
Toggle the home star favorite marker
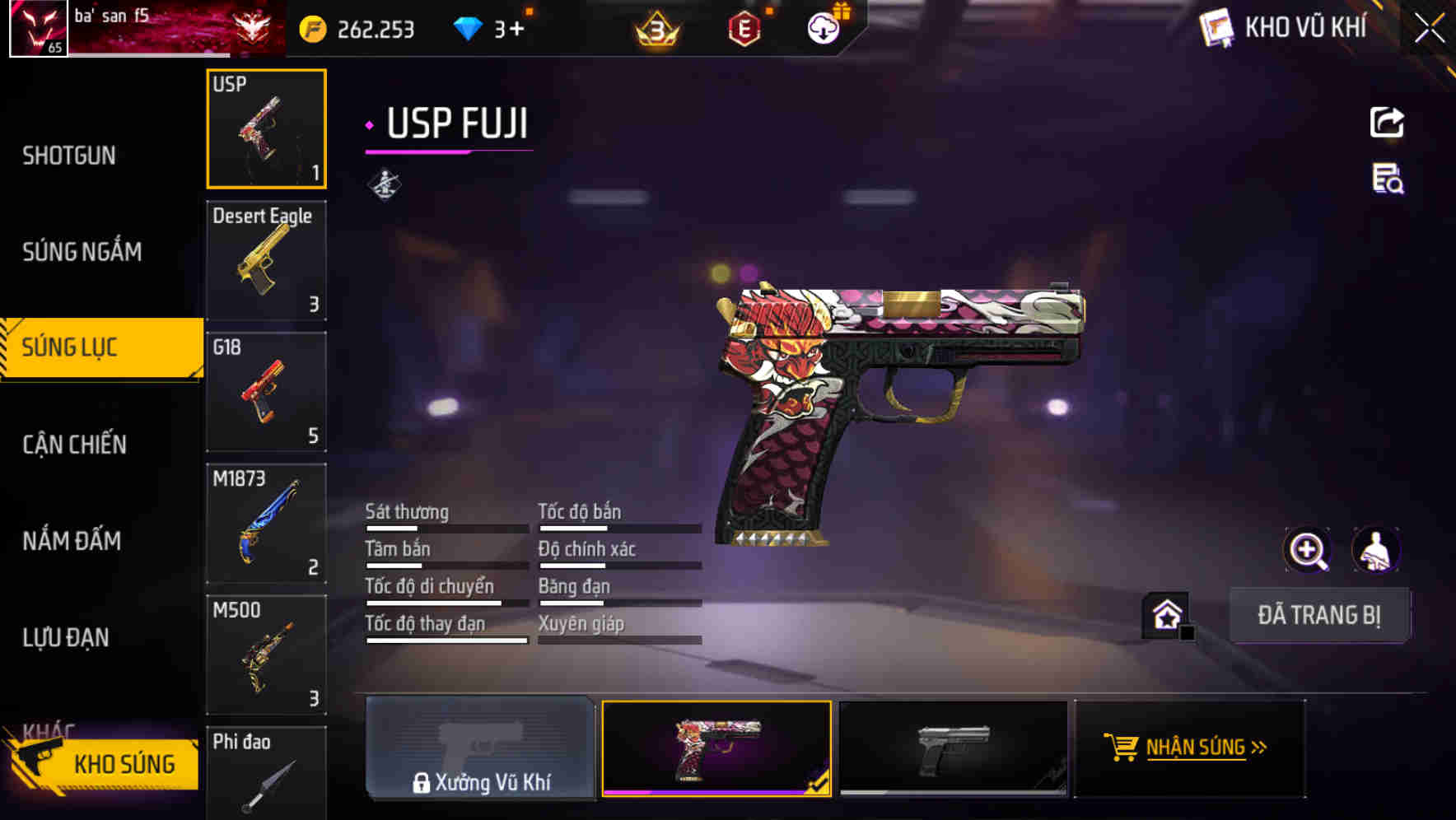point(1166,614)
